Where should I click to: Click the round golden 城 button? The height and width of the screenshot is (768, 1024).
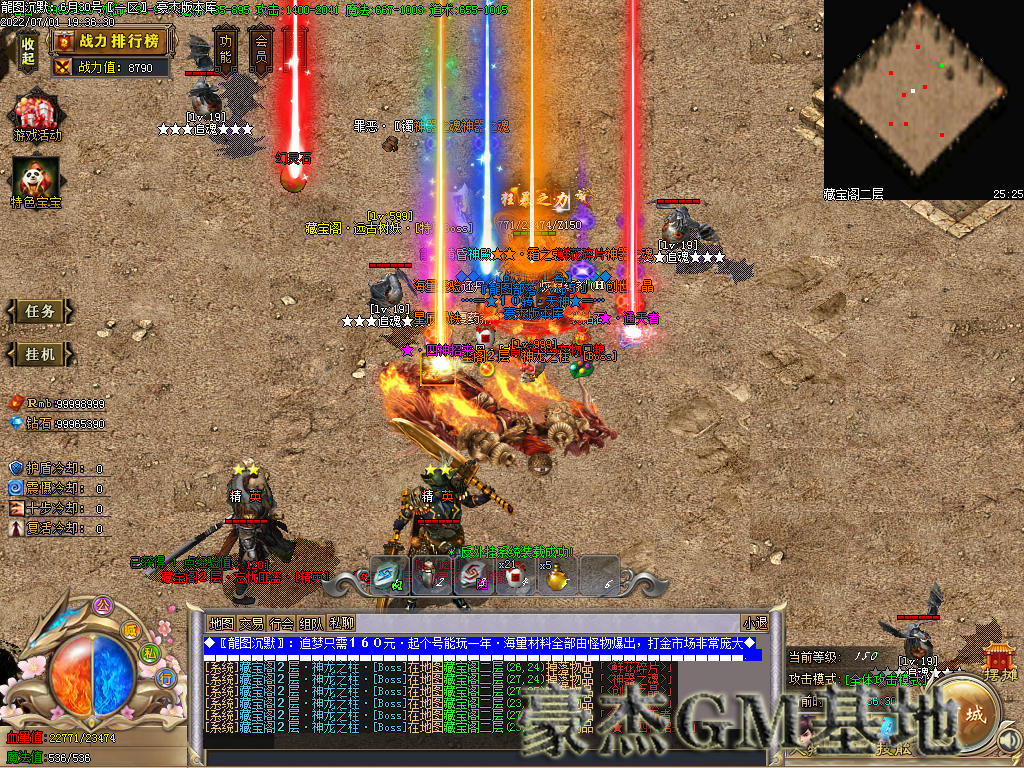pyautogui.click(x=973, y=714)
